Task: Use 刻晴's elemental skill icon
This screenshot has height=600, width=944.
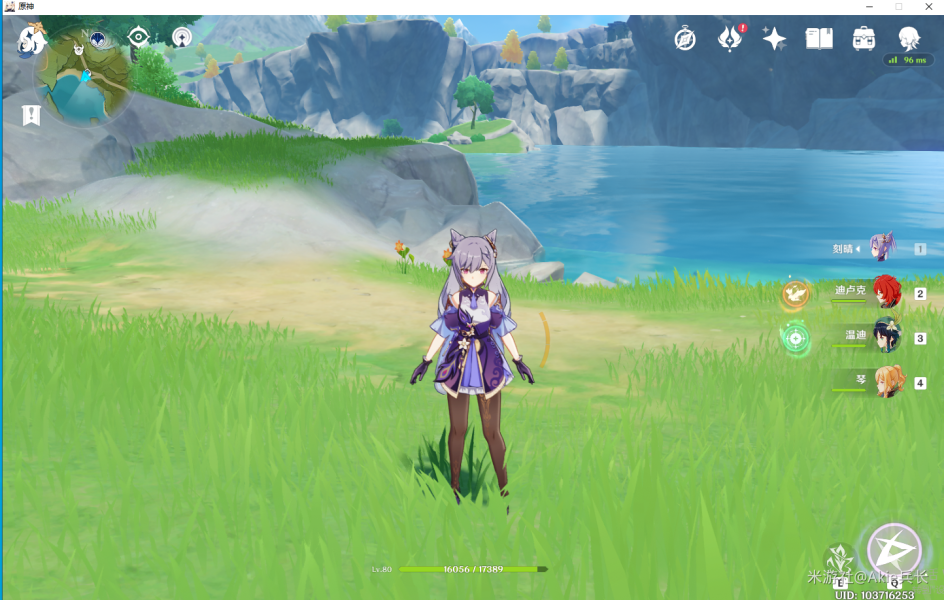Action: 839,560
